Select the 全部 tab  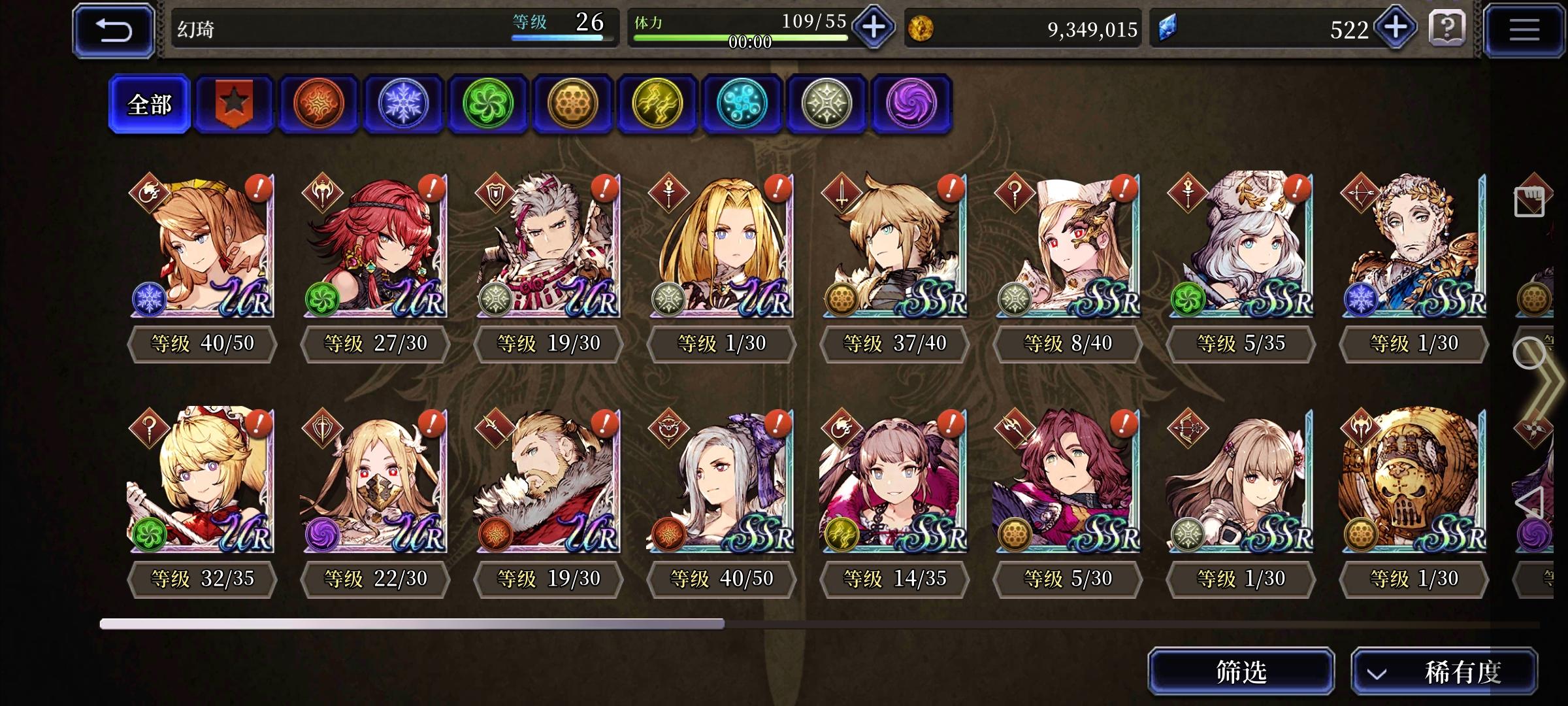(x=149, y=103)
